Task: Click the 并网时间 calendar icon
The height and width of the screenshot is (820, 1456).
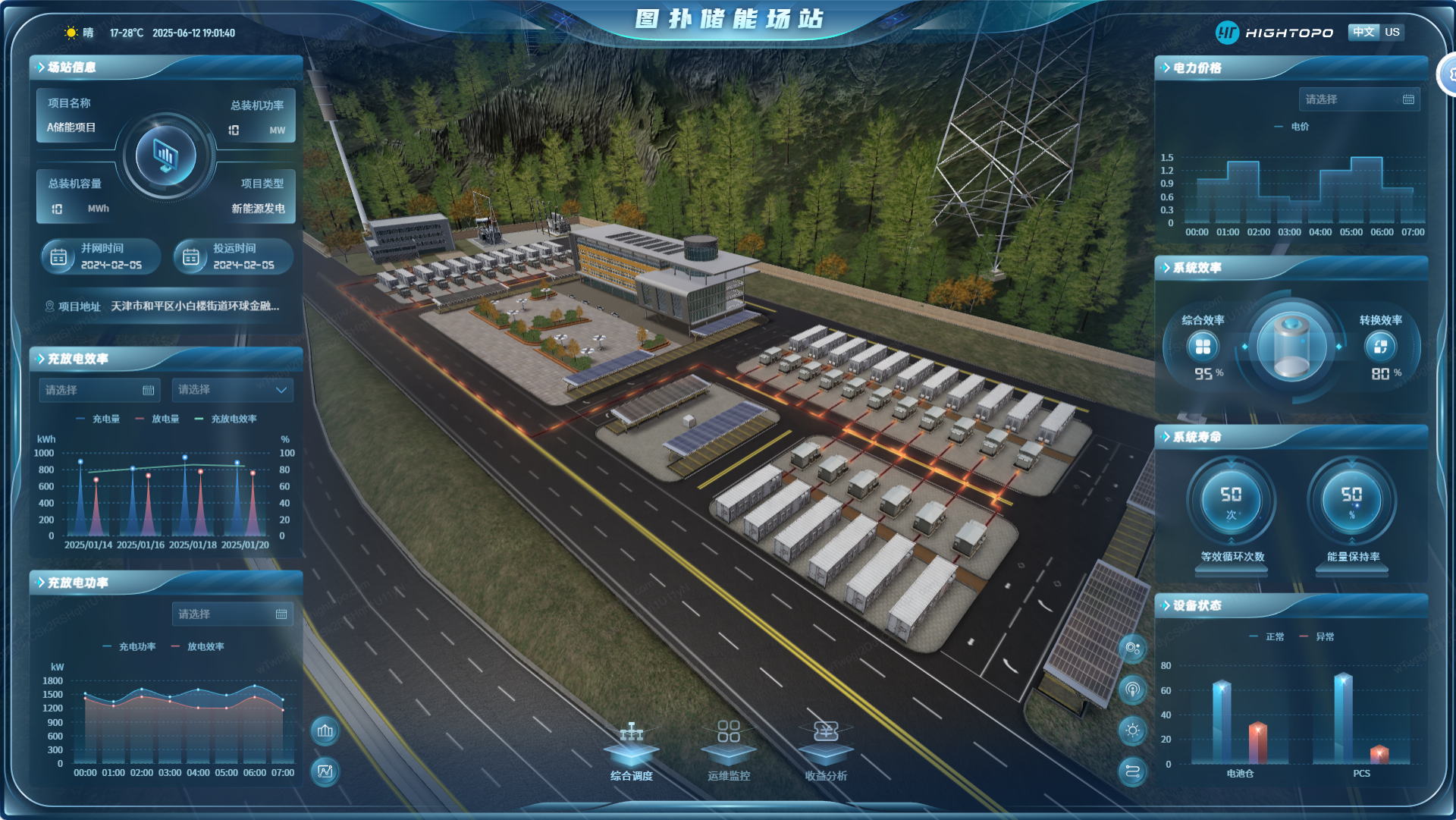Action: [x=59, y=257]
